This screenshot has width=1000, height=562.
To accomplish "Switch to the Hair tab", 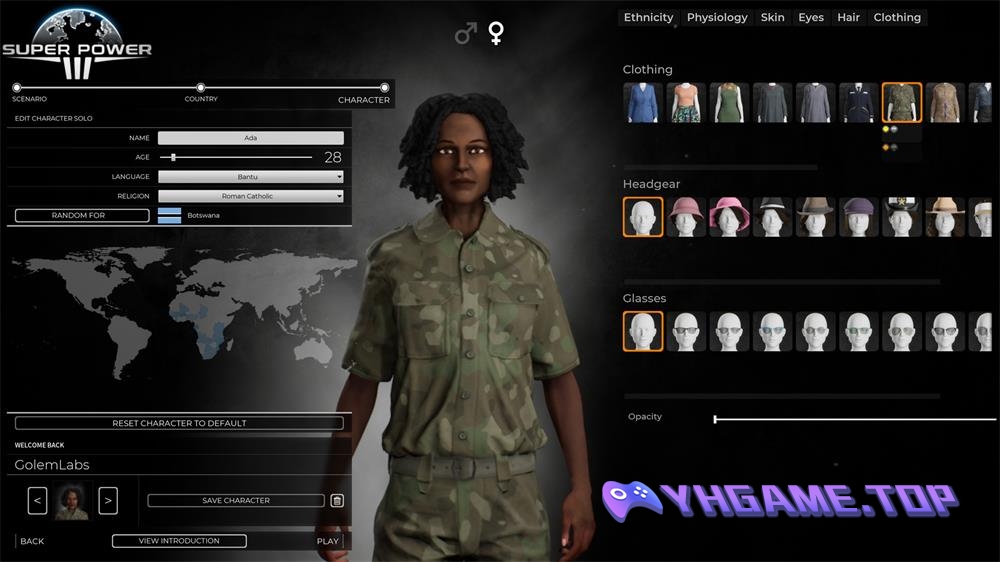I will (x=848, y=18).
